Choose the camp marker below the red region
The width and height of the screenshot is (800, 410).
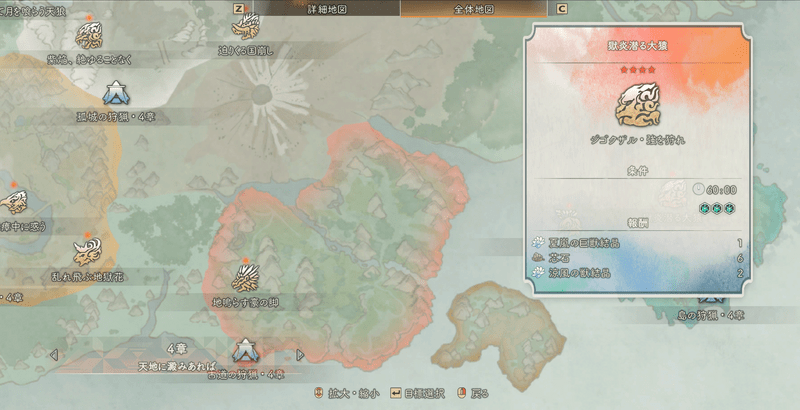(x=245, y=351)
